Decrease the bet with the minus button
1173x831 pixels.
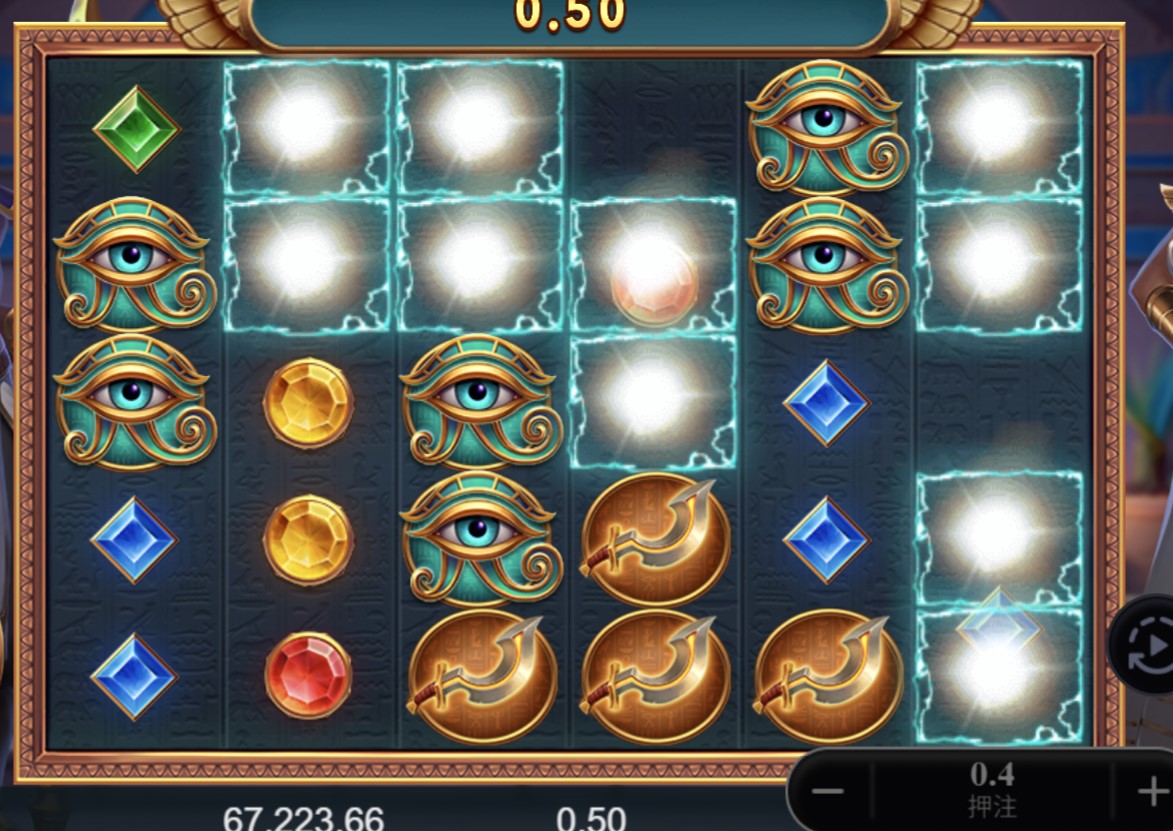828,791
